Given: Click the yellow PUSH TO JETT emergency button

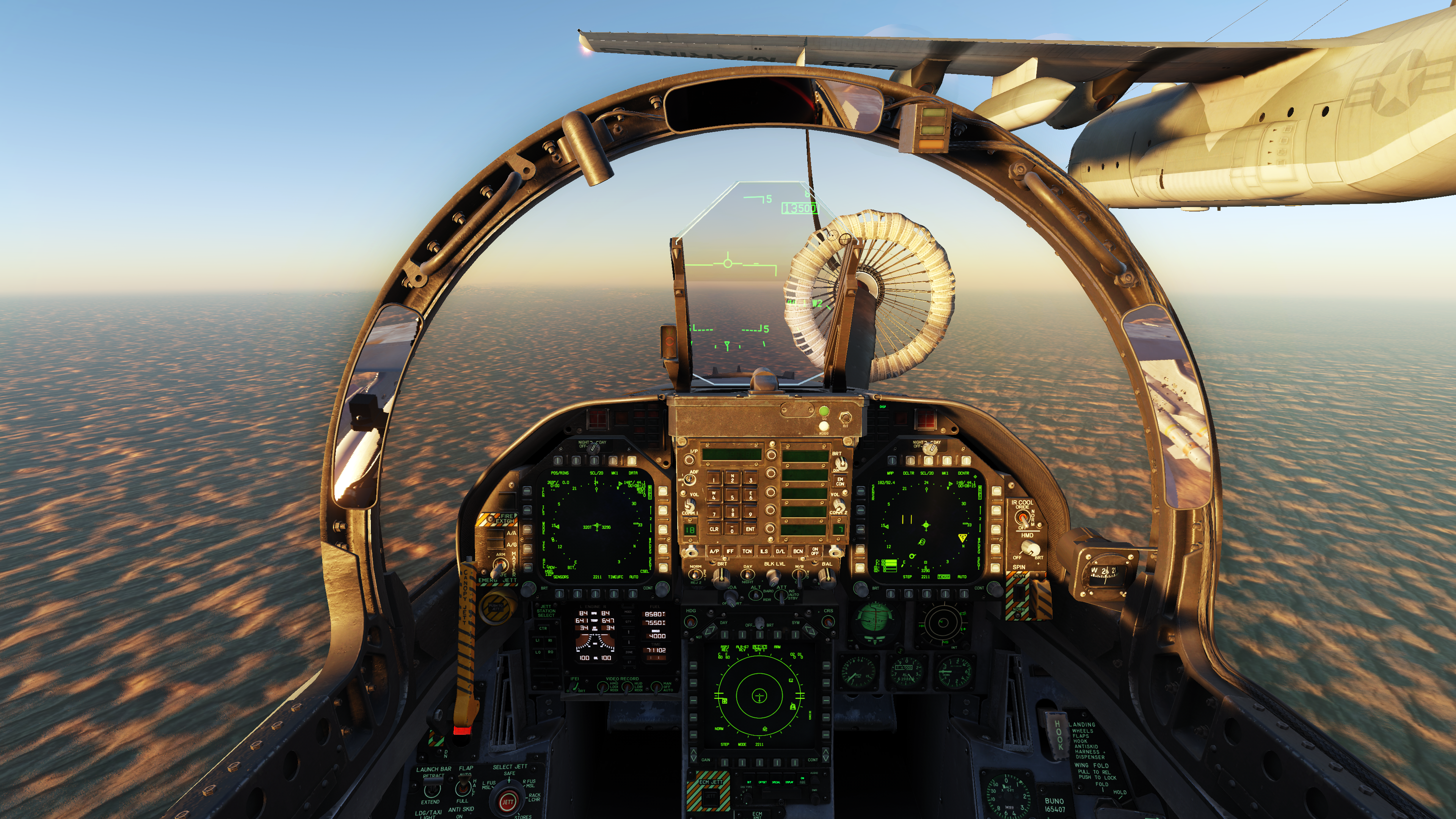Looking at the screenshot, I should point(496,607).
